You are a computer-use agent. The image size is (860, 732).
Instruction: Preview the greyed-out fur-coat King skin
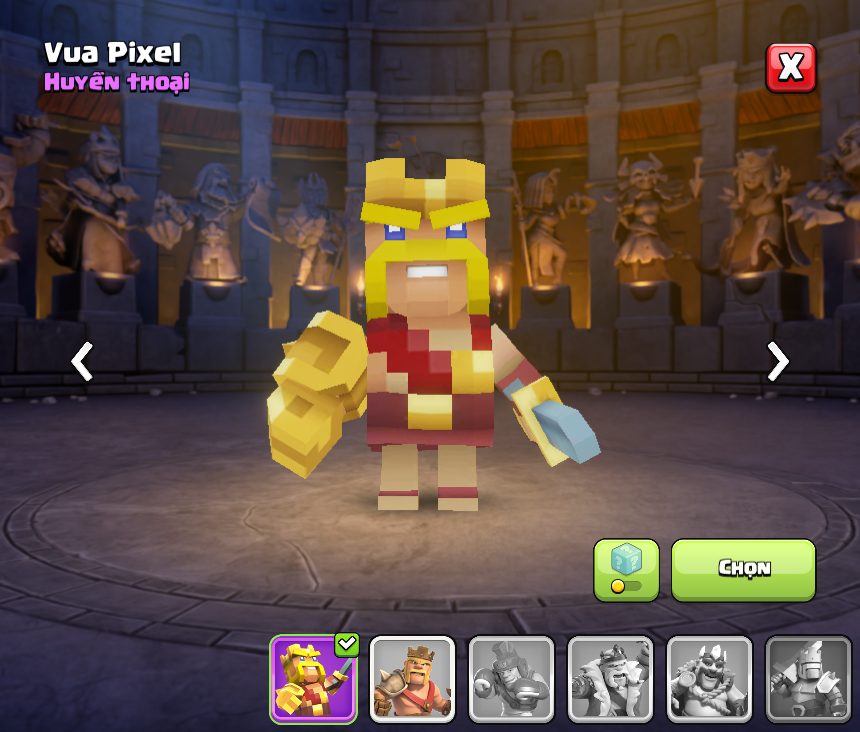pos(610,679)
